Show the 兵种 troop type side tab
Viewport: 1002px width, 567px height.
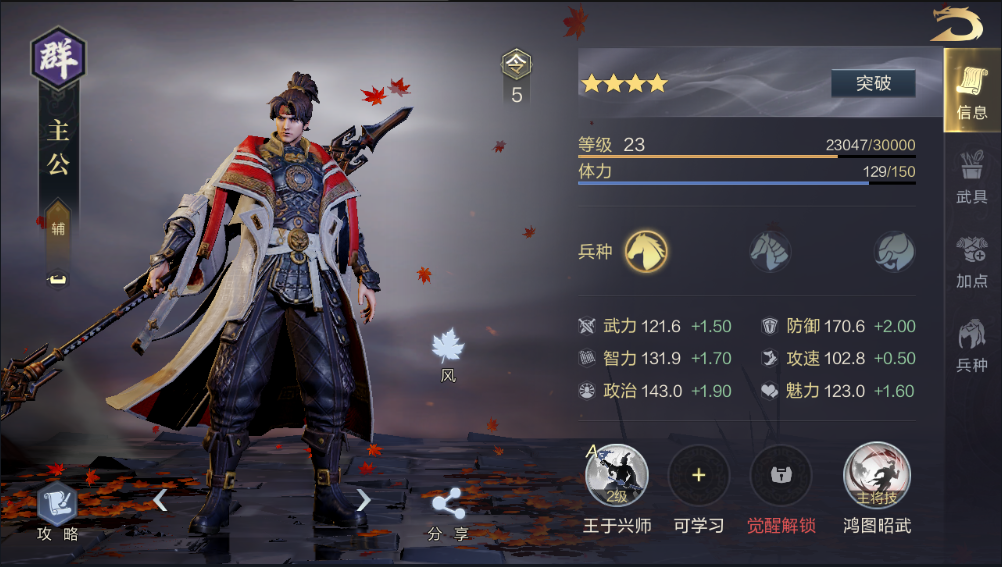tap(971, 345)
